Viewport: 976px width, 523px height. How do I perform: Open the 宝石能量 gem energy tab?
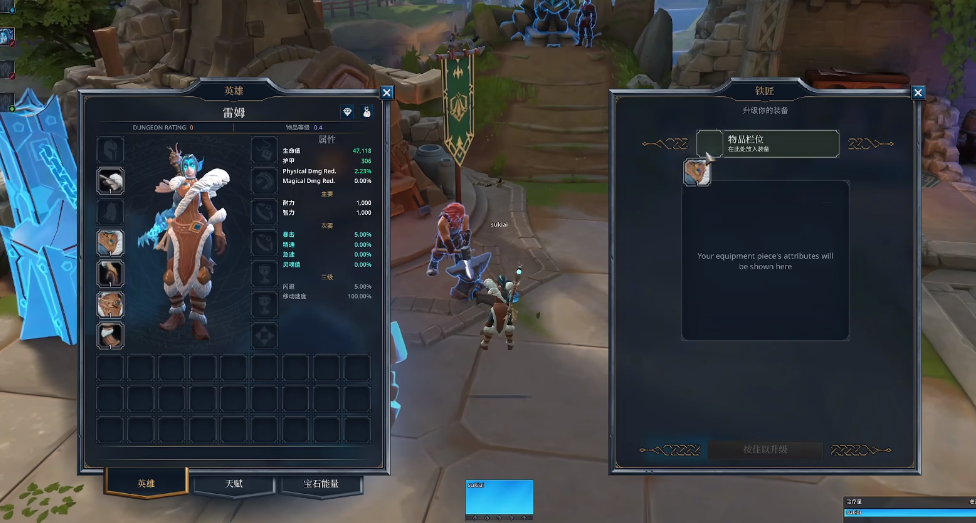[x=320, y=484]
